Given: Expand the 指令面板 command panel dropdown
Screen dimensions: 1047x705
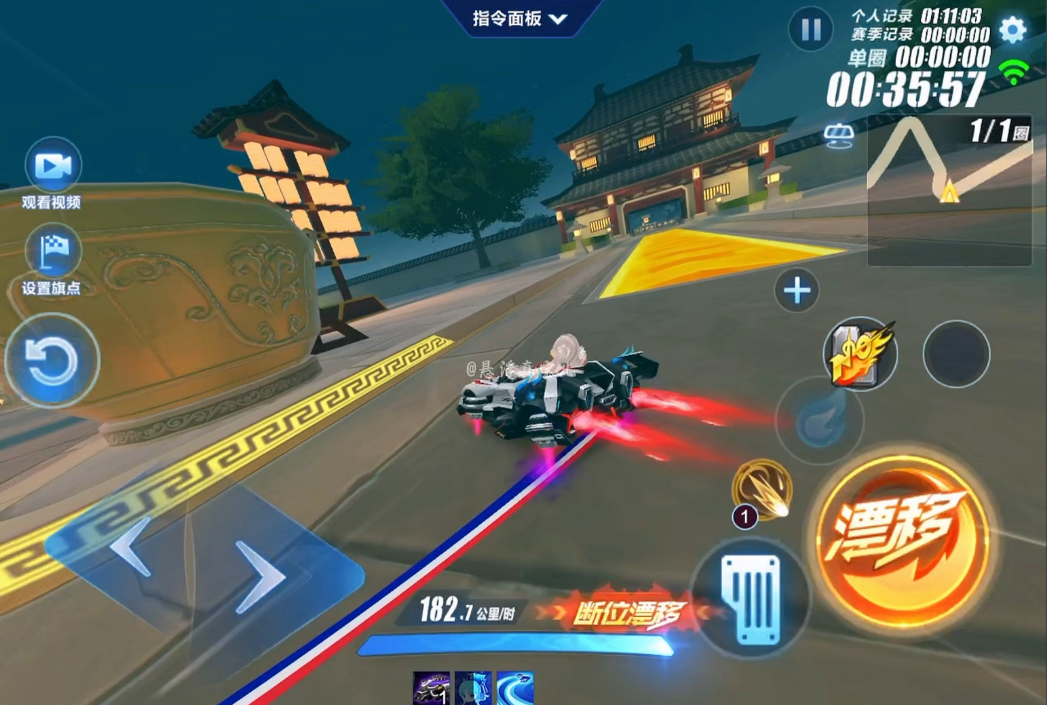Looking at the screenshot, I should (520, 18).
